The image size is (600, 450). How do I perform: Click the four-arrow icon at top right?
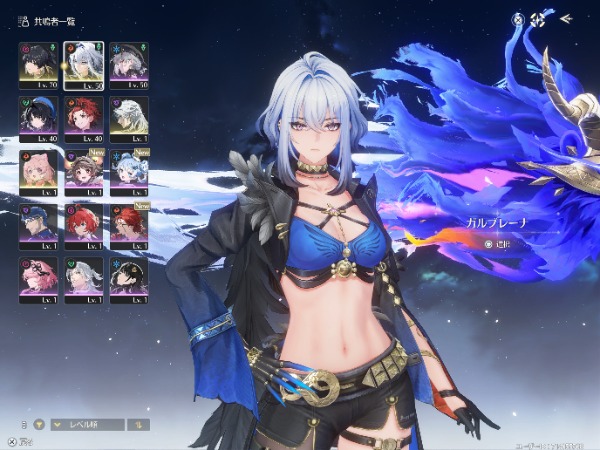tap(538, 19)
